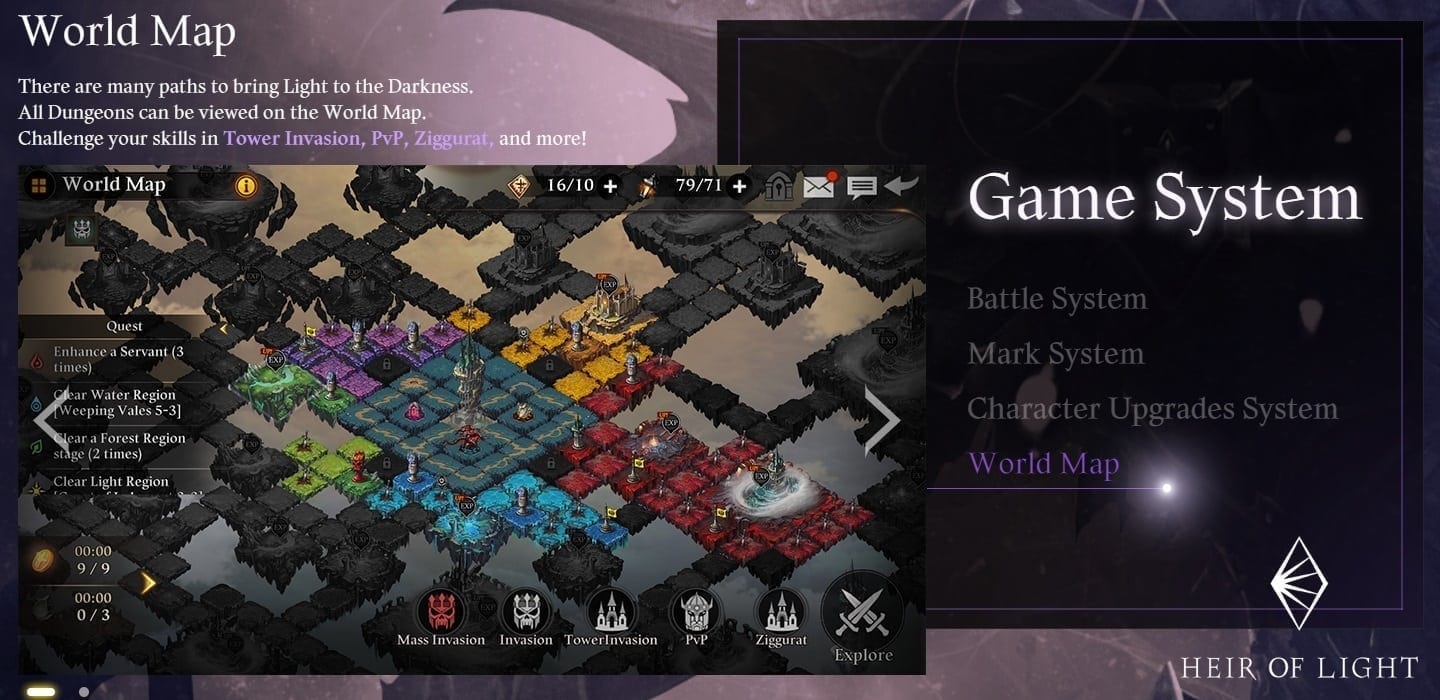Open the chat speech-bubble icon
Viewport: 1440px width, 700px height.
pyautogui.click(x=861, y=186)
